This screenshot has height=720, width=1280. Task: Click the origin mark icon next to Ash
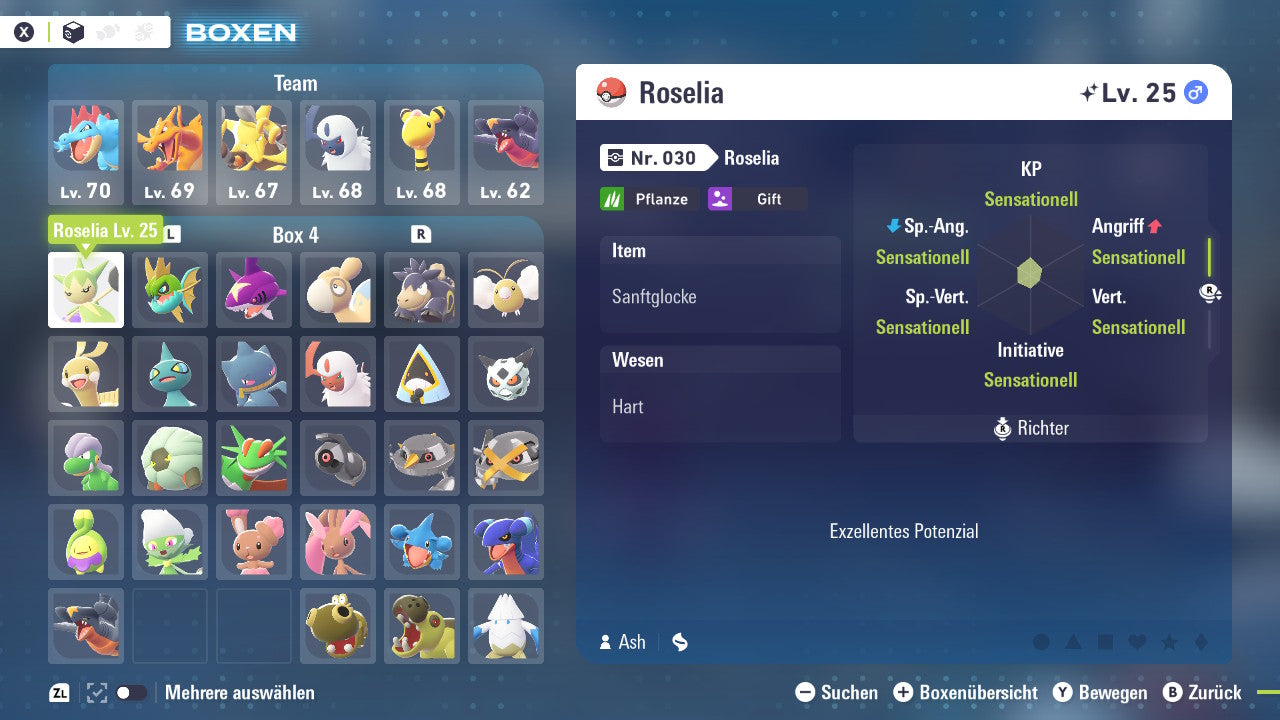click(681, 642)
